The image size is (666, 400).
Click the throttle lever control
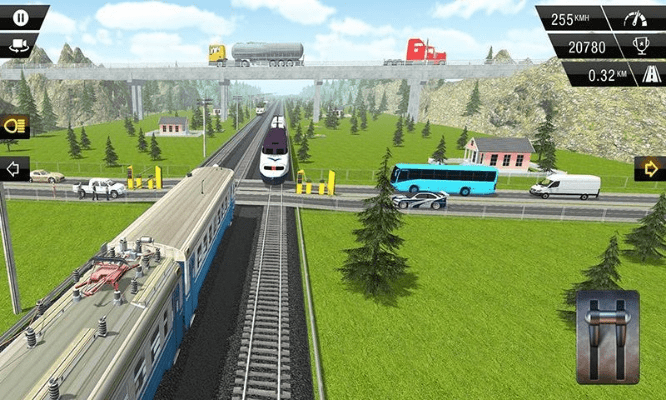point(607,338)
